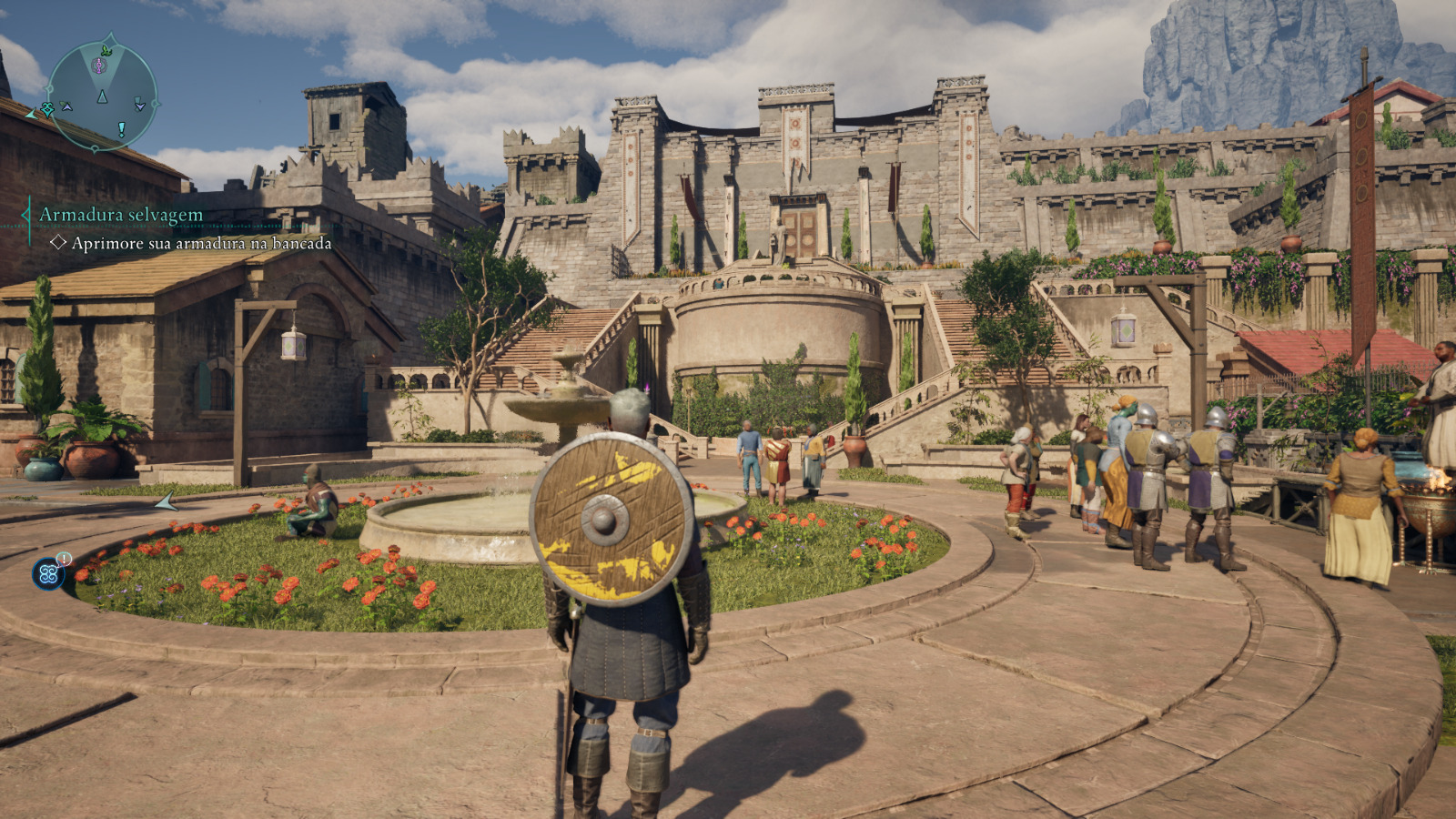
Task: Click the Aprimore sua armadura na bancada objective
Action: click(201, 244)
